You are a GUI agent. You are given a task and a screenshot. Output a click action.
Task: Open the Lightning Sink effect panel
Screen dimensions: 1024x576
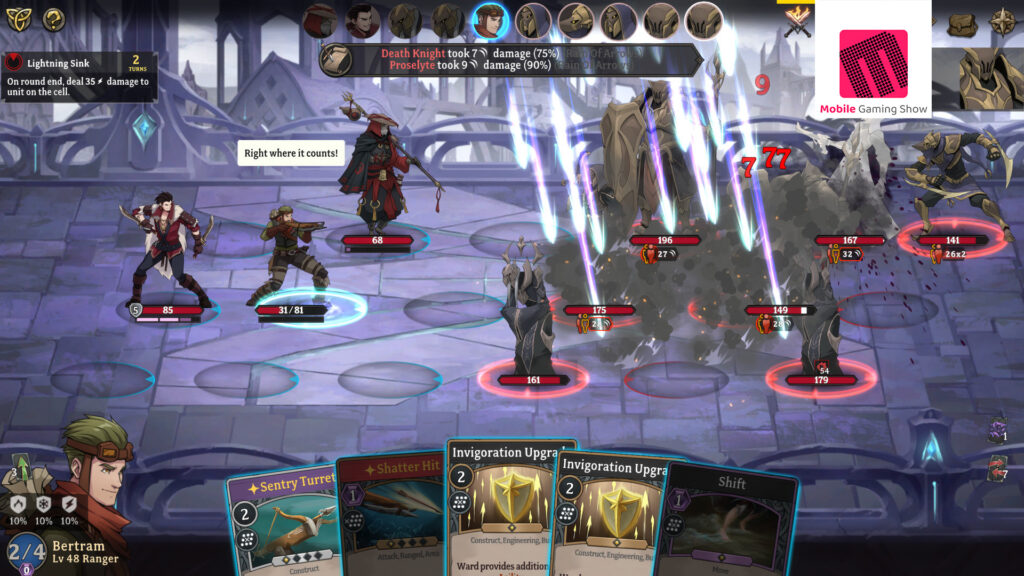pyautogui.click(x=78, y=75)
